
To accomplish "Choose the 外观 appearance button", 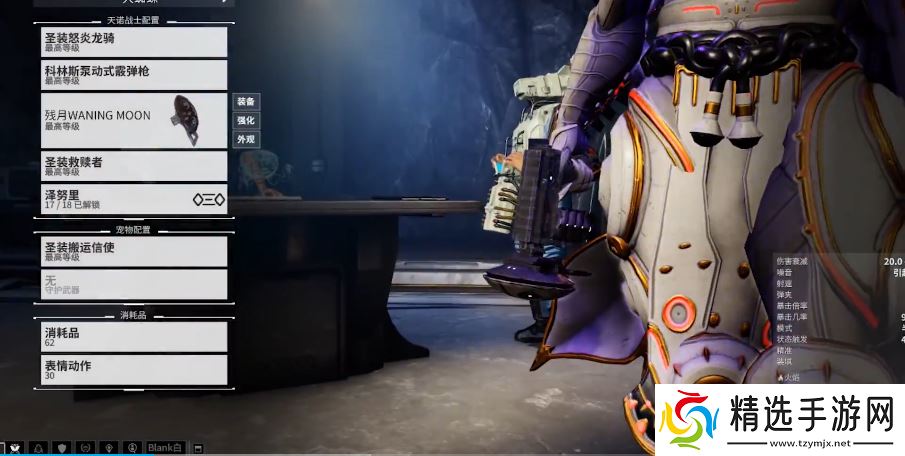I will coord(245,139).
